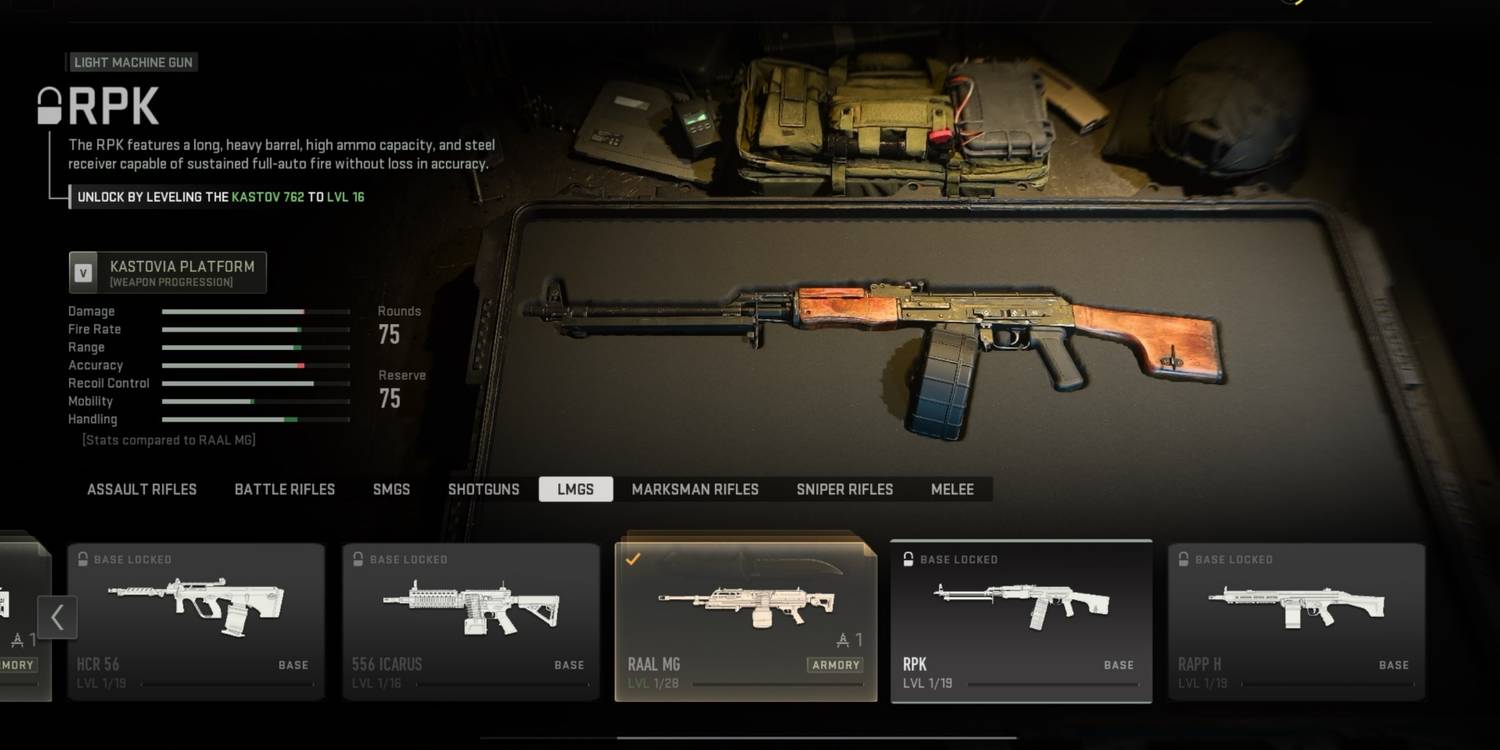Open the Sniper Rifles category
Image resolution: width=1500 pixels, height=750 pixels.
point(844,489)
